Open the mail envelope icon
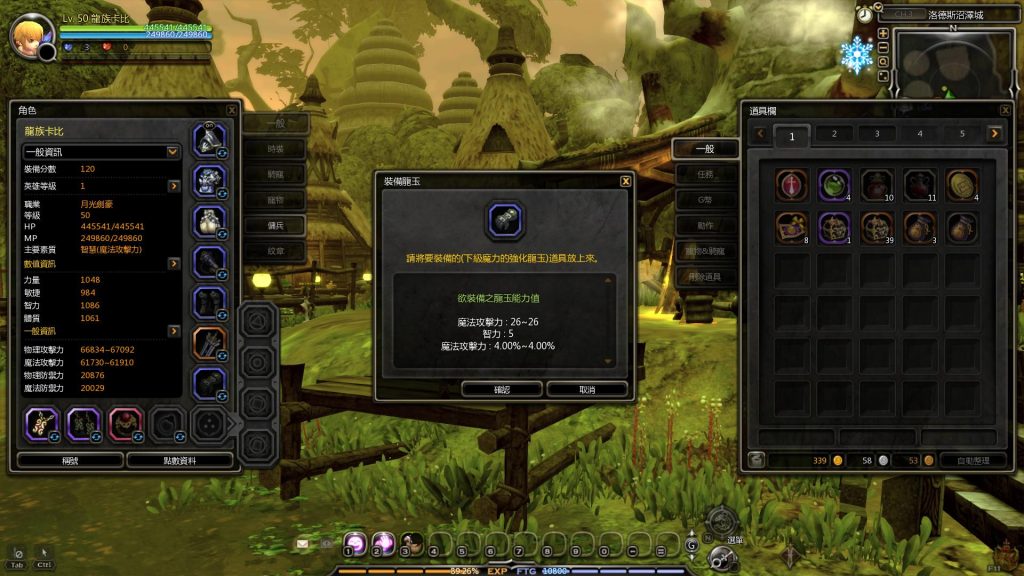 [x=302, y=543]
